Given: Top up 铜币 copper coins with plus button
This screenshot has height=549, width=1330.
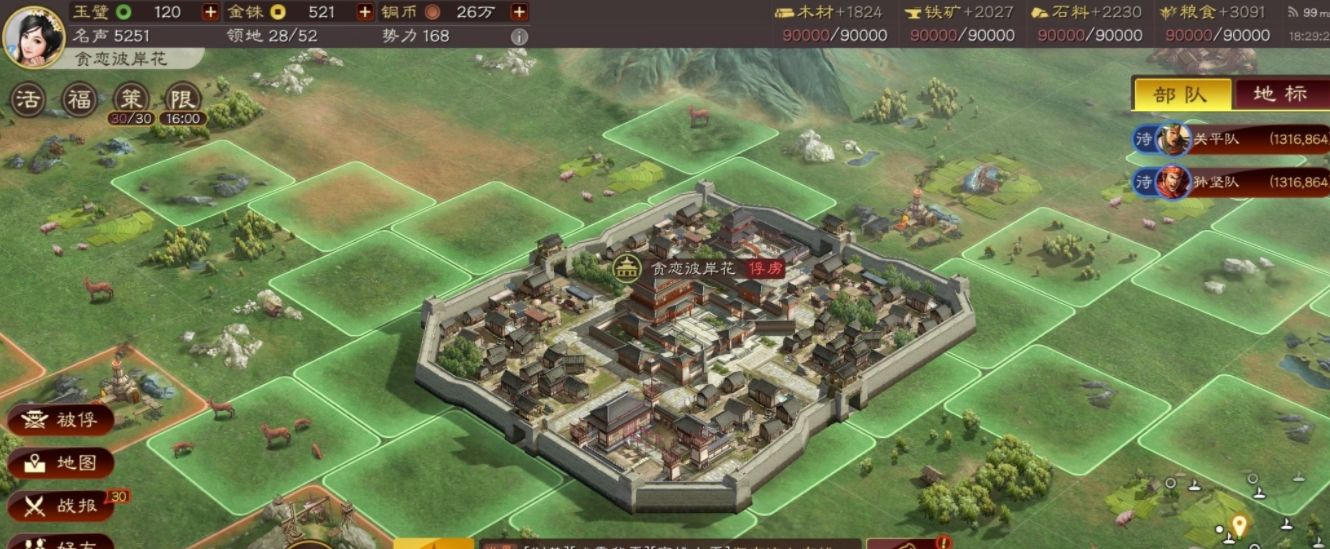Looking at the screenshot, I should pyautogui.click(x=519, y=12).
